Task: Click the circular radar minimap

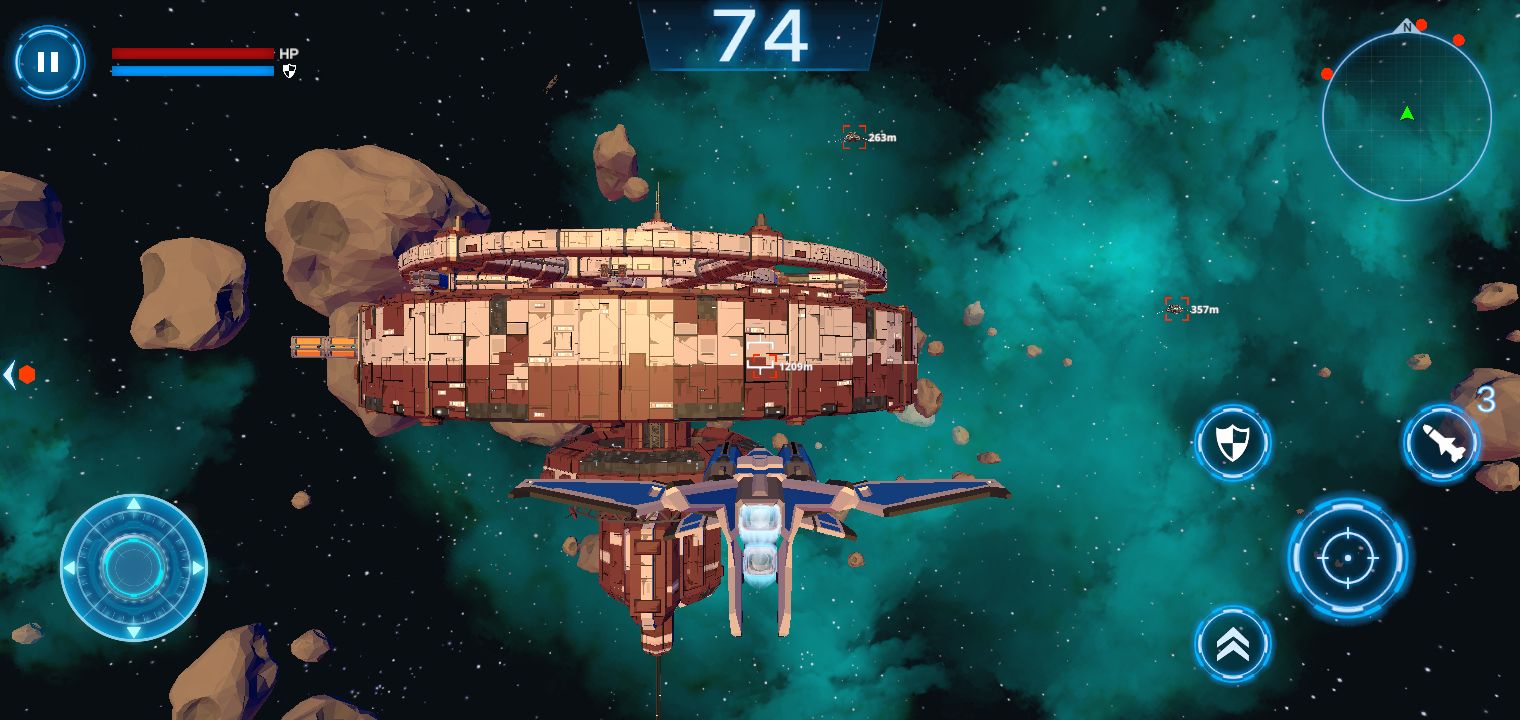Action: tap(1406, 116)
